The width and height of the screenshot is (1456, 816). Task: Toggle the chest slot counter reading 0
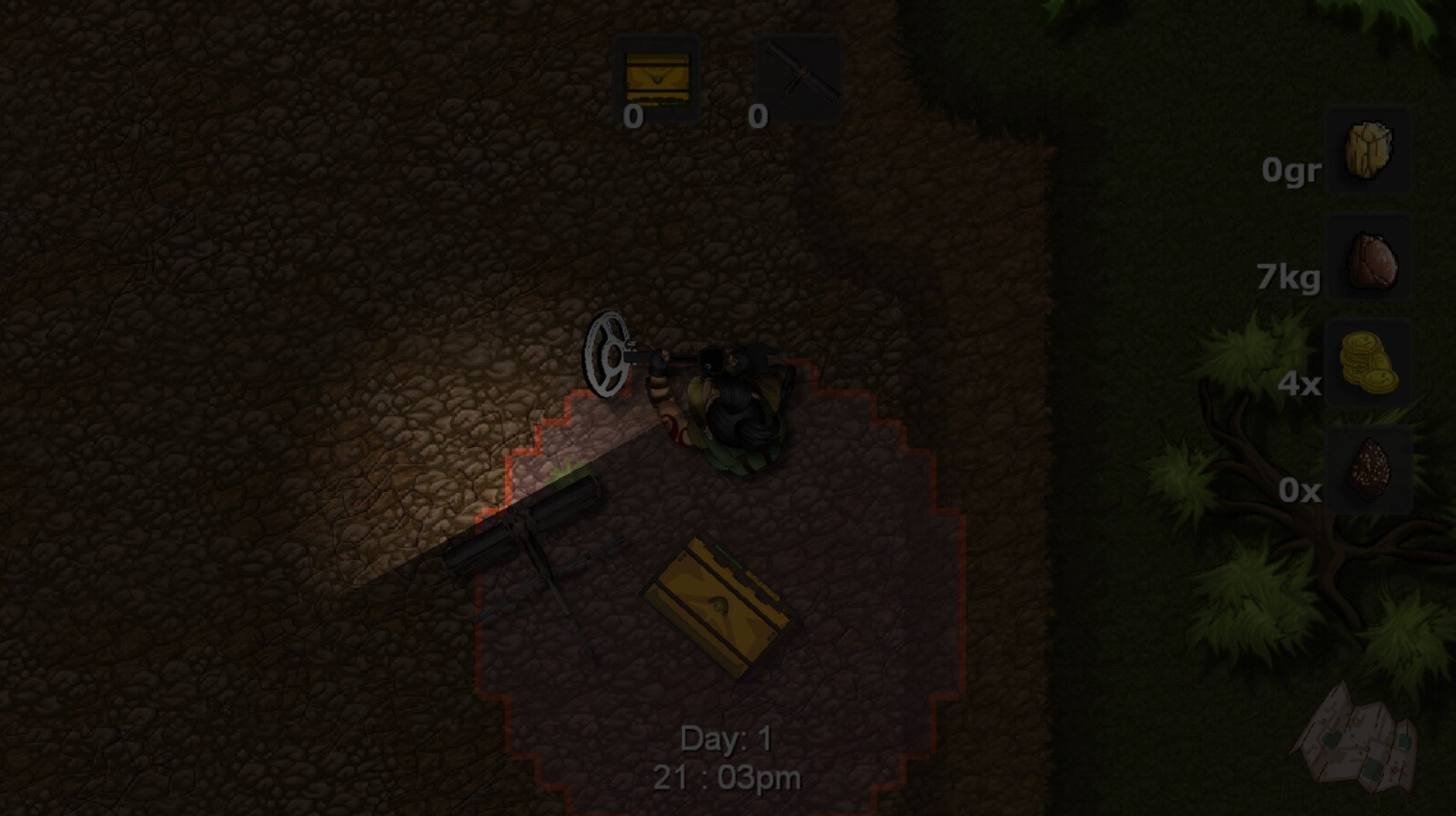632,117
